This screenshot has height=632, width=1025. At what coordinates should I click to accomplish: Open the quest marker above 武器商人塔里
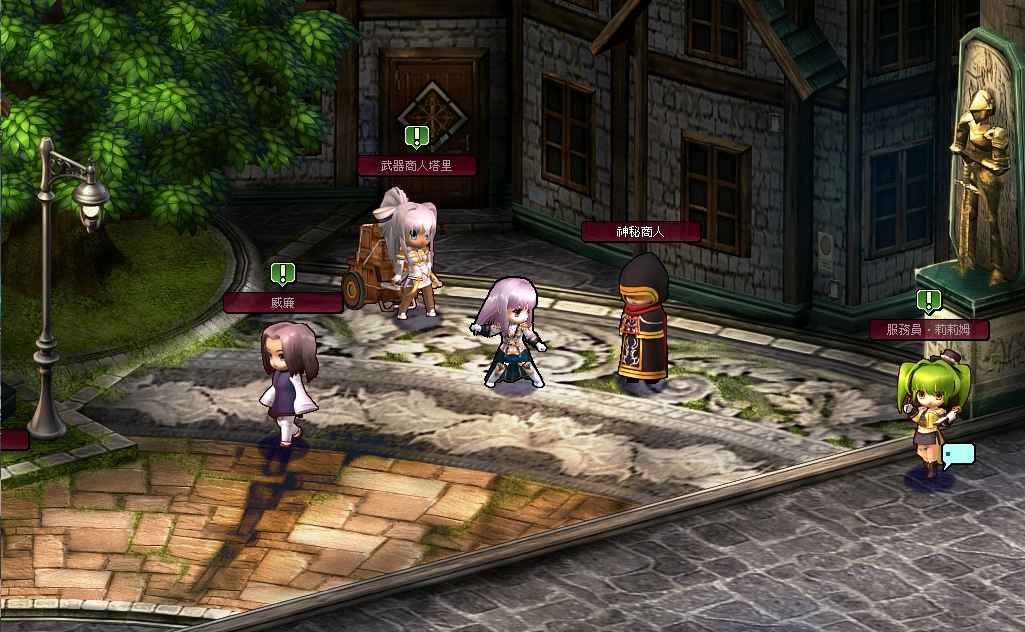417,136
